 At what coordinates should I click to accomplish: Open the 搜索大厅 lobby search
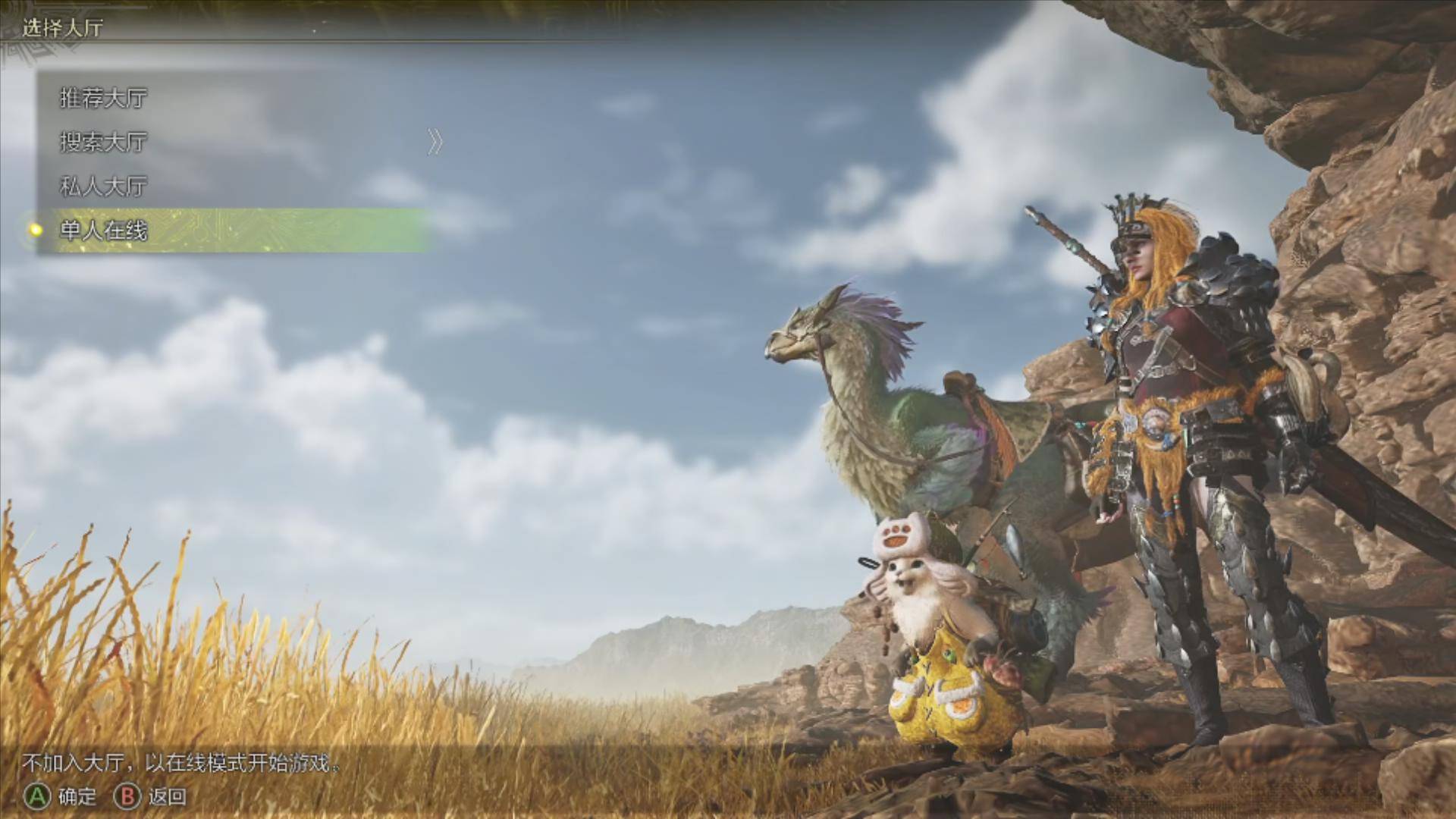[x=103, y=142]
